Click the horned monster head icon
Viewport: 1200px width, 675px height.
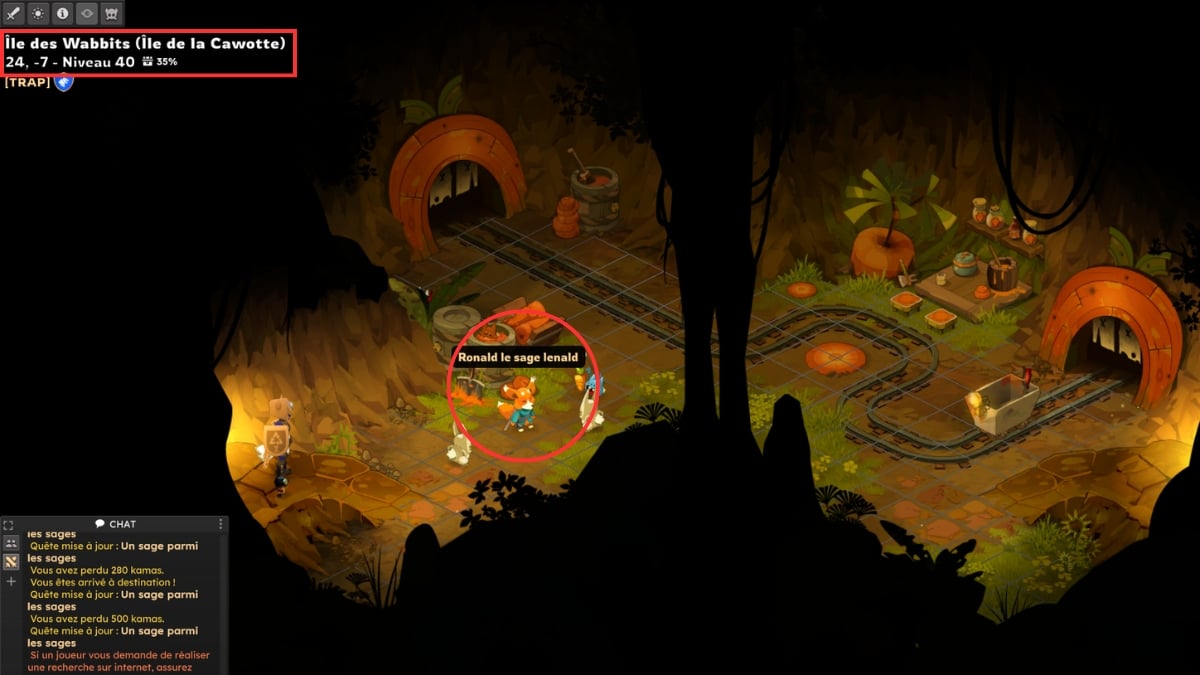111,14
